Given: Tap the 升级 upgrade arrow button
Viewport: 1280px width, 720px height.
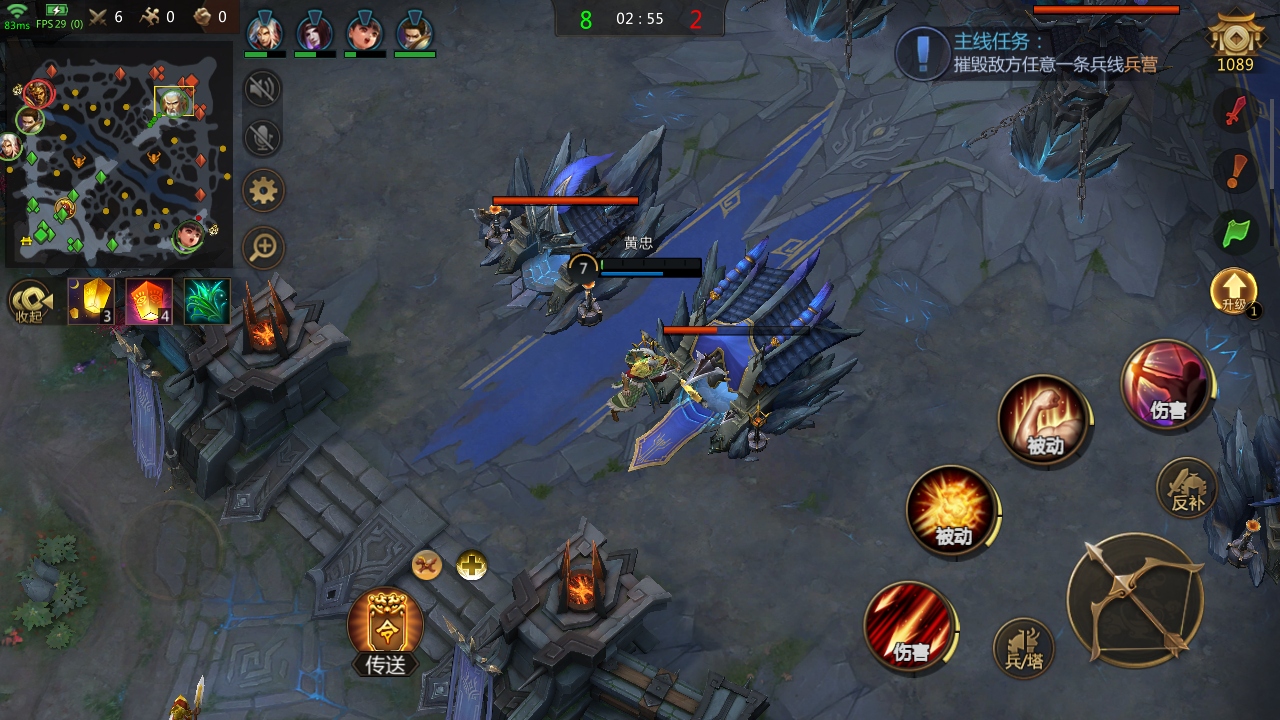Looking at the screenshot, I should (x=1234, y=292).
